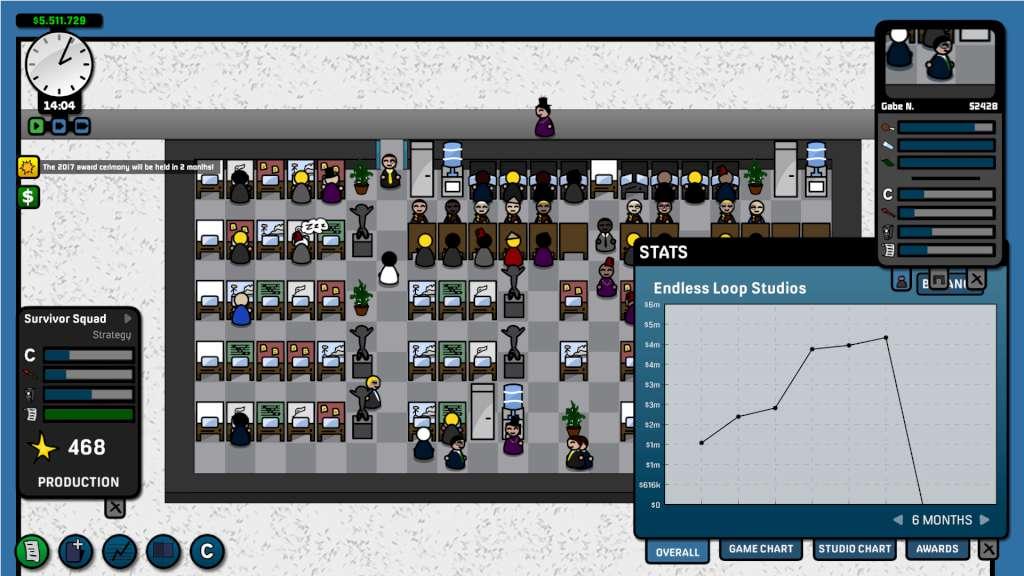Close the Survivor Squad production panel
This screenshot has width=1024, height=576.
[x=115, y=507]
